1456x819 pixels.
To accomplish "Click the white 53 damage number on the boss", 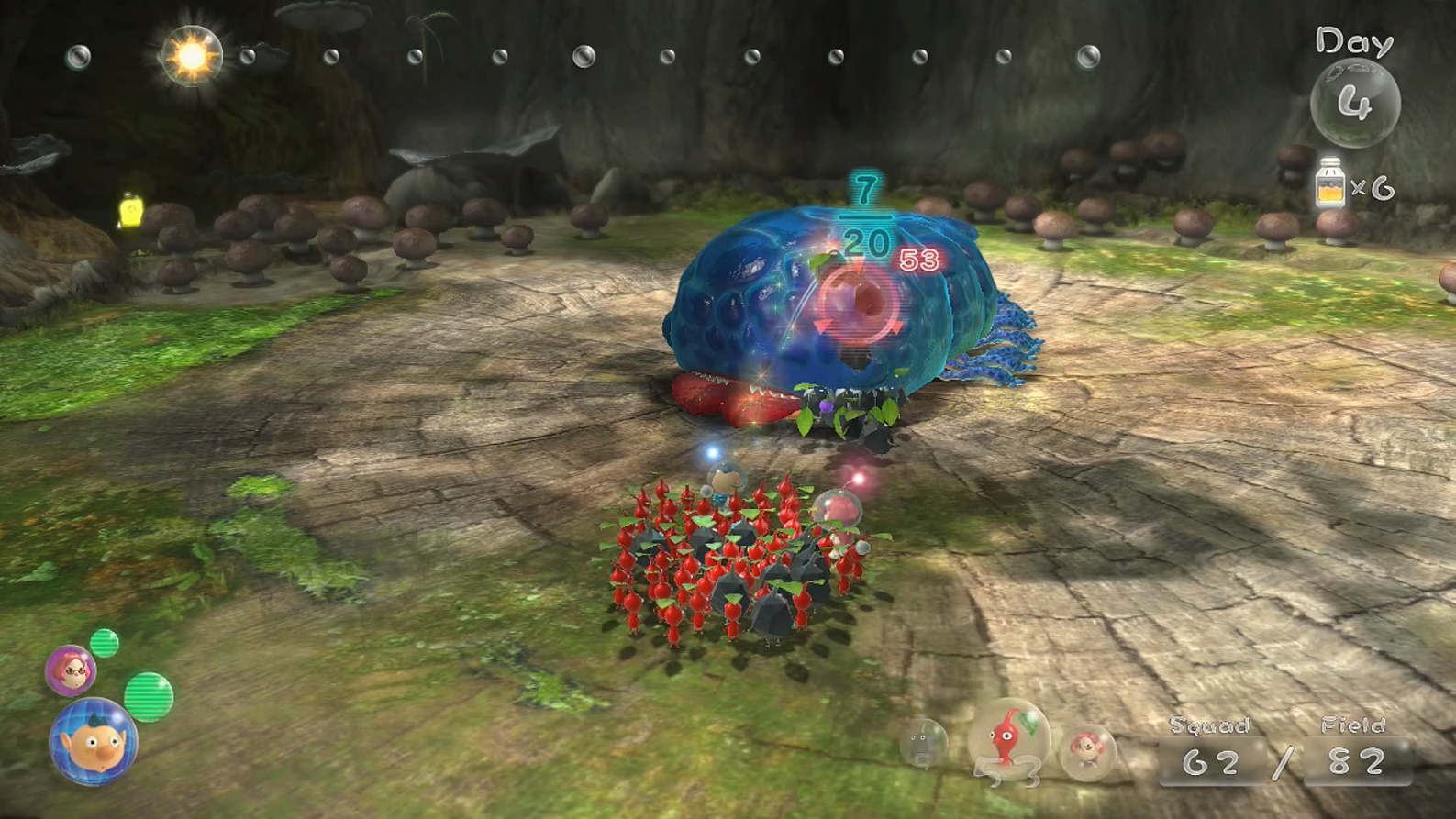I will 918,258.
